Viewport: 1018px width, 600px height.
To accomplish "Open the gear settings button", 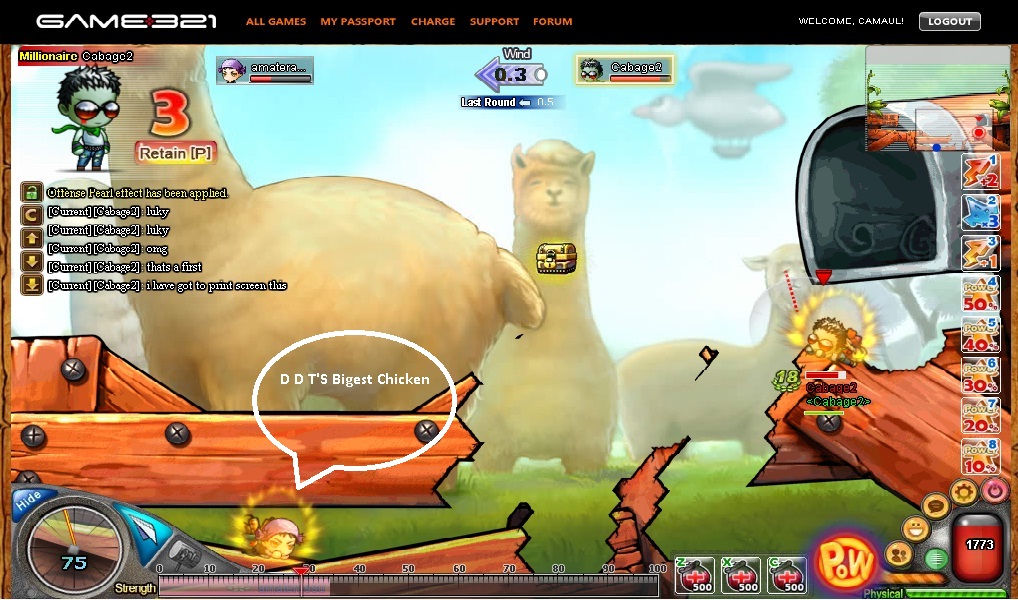I will tap(964, 491).
